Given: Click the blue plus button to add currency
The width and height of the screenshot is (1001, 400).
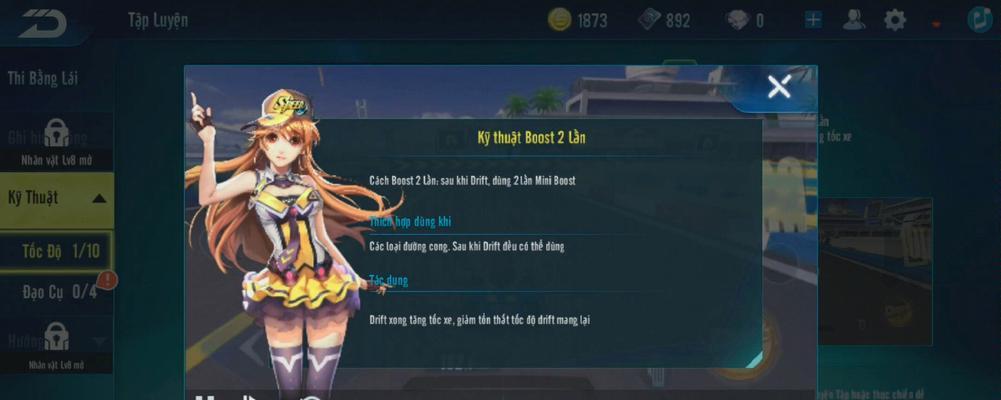Looking at the screenshot, I should pyautogui.click(x=813, y=20).
